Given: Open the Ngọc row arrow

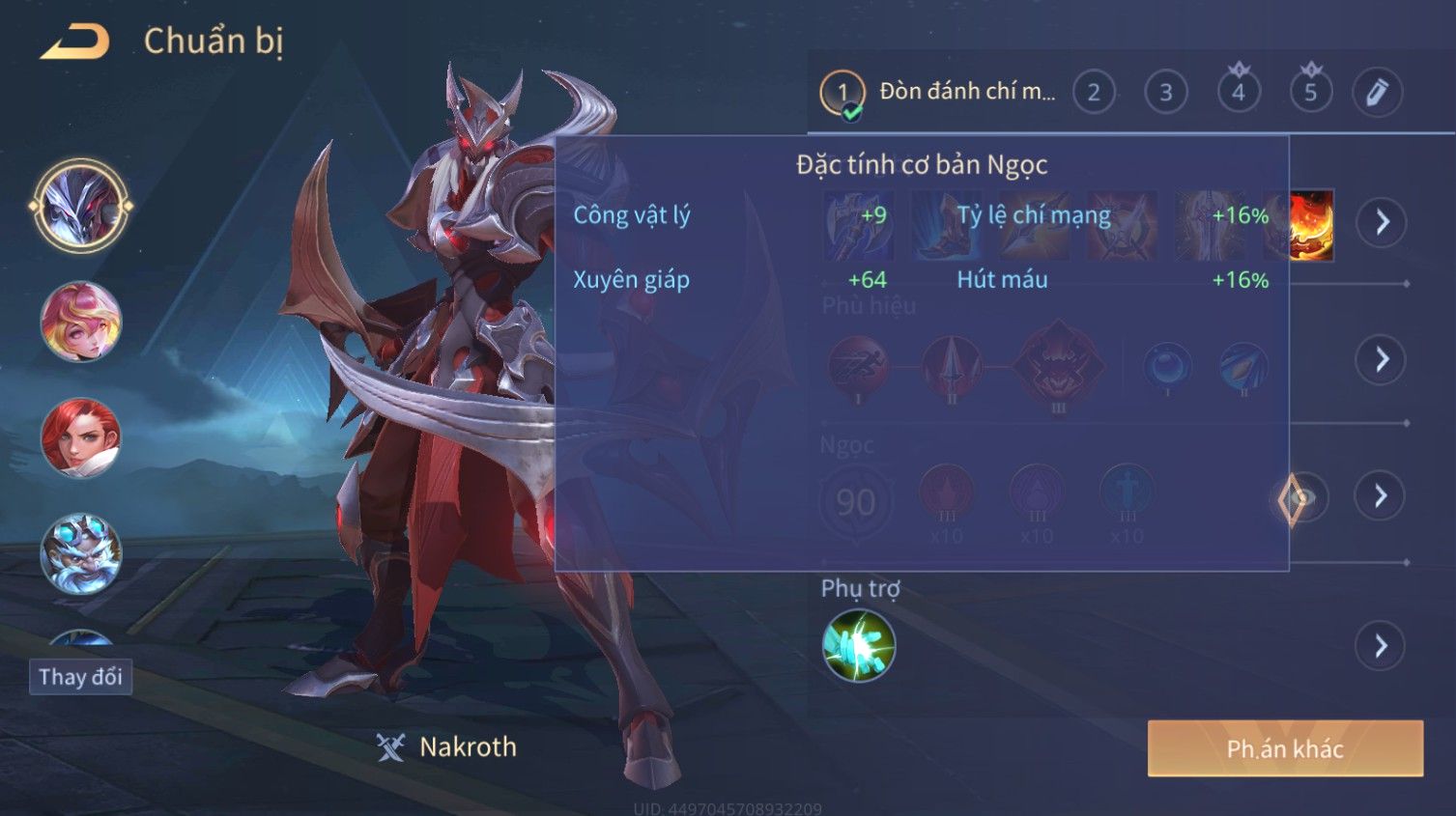Looking at the screenshot, I should tap(1381, 496).
